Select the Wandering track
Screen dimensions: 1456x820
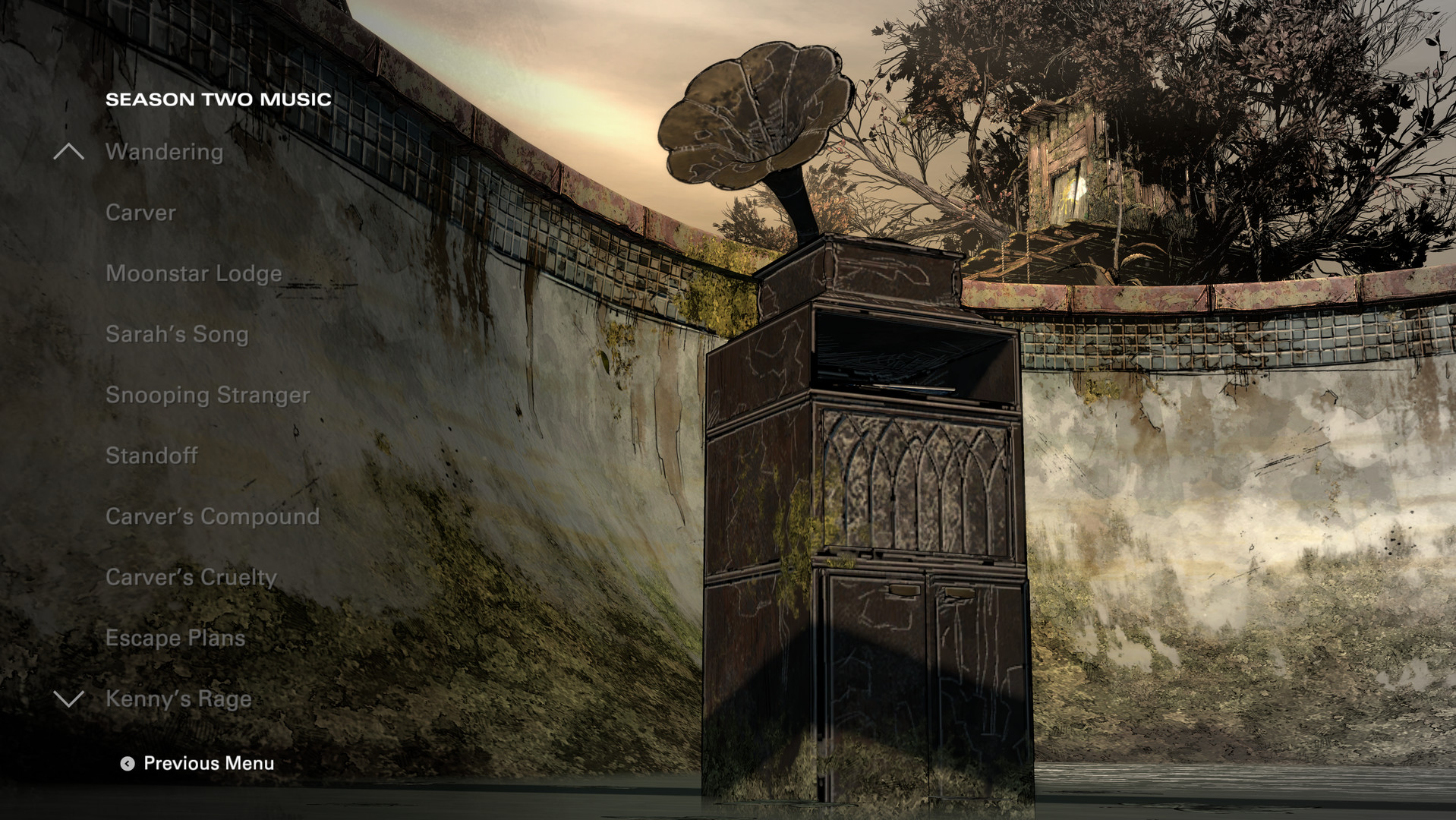165,152
